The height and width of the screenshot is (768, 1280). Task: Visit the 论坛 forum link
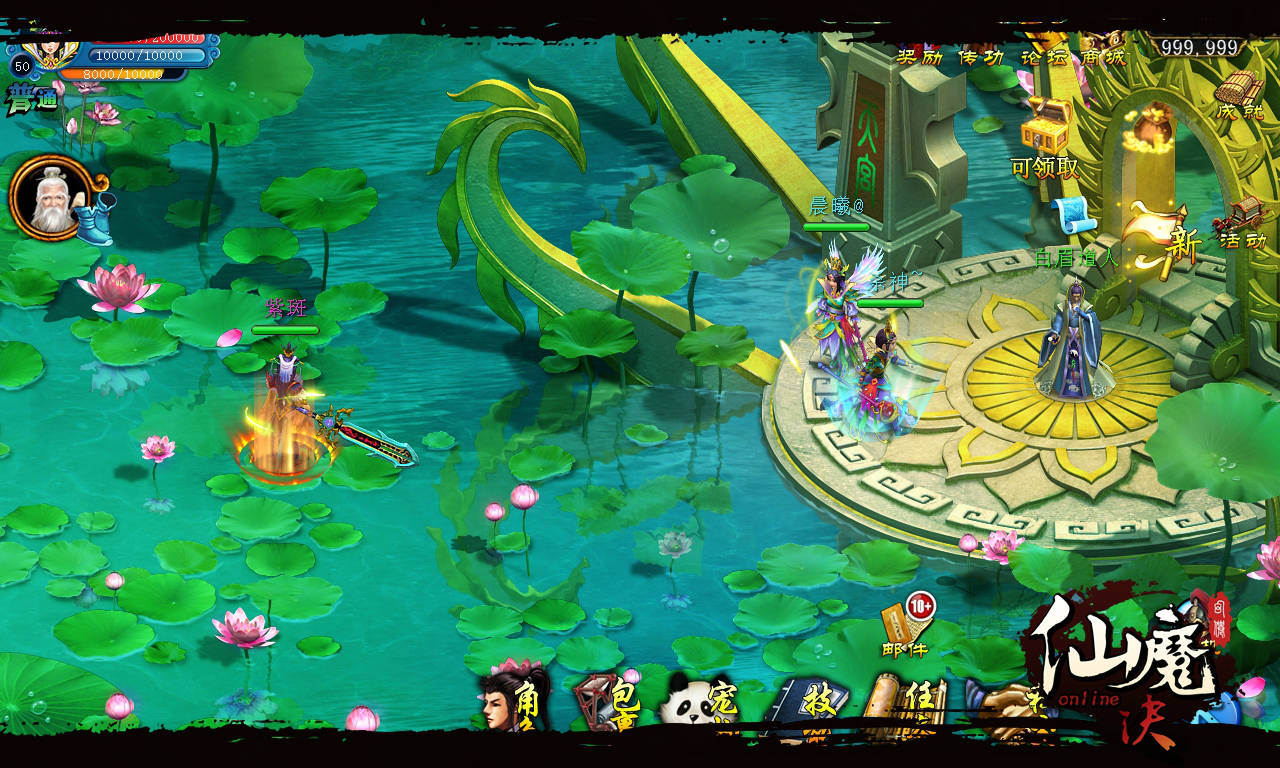pos(1043,57)
